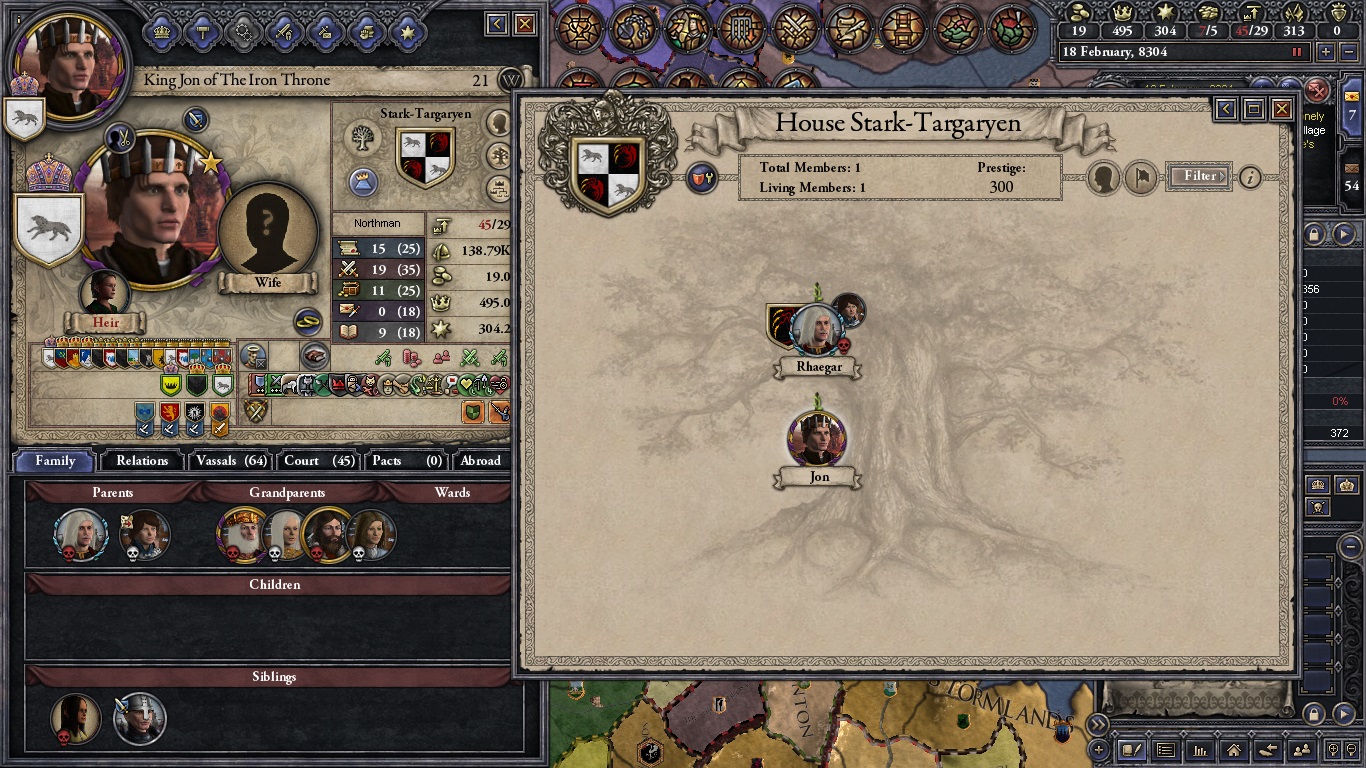Close the House Stark-Targaryen dynasty window
This screenshot has width=1366, height=768.
point(1281,109)
